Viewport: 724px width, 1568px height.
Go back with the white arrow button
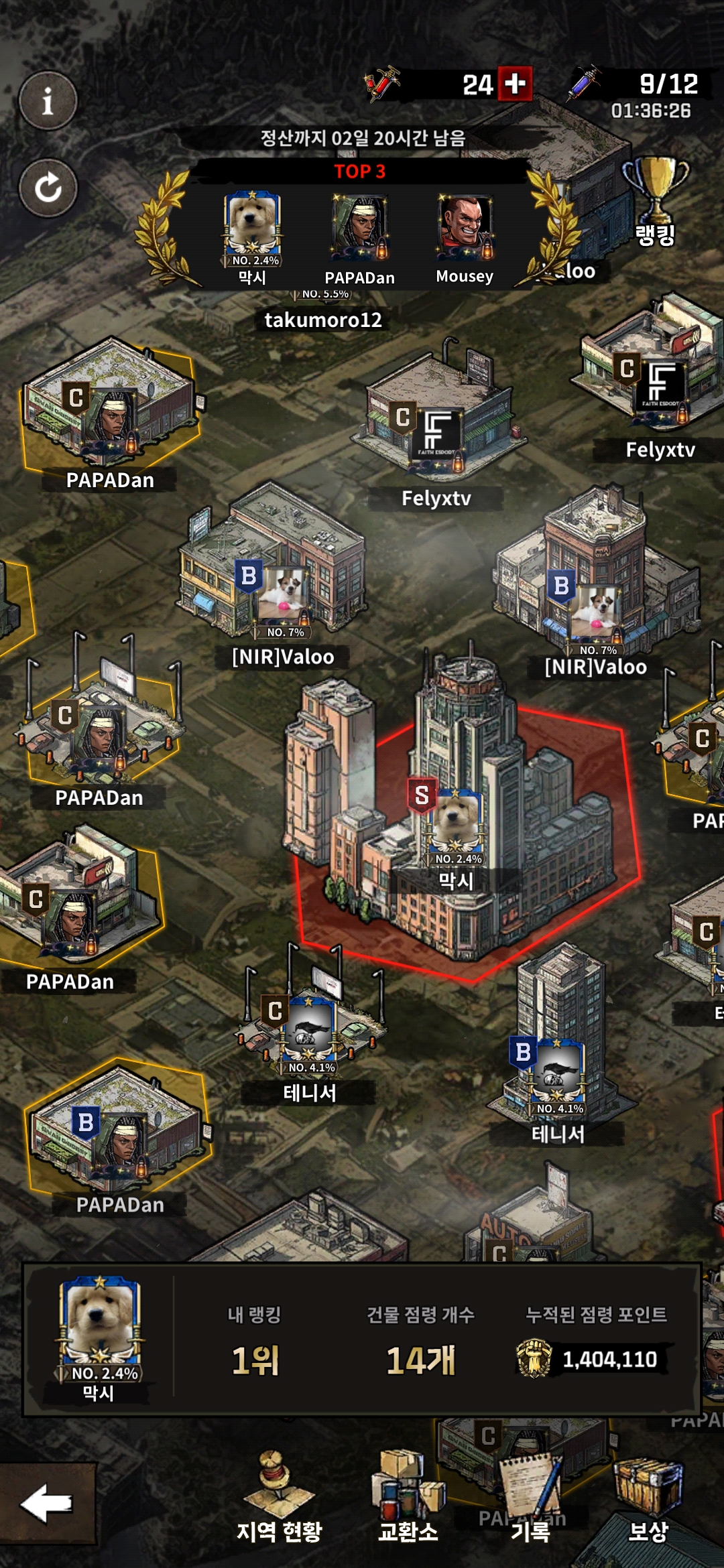tap(47, 1503)
